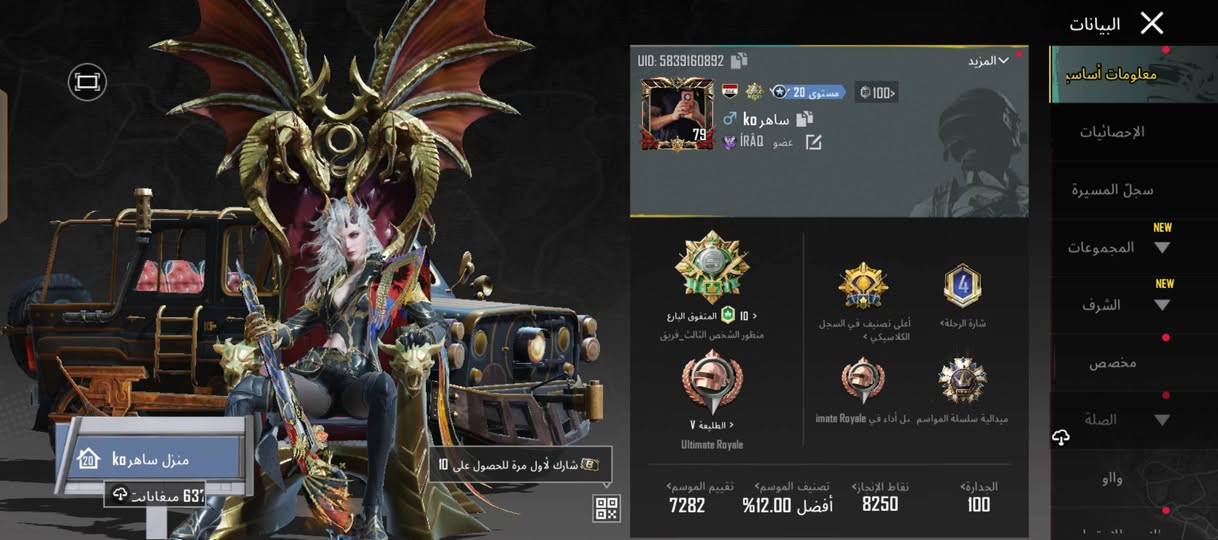The height and width of the screenshot is (540, 1218).
Task: Select the مخصص customize tab
Action: pyautogui.click(x=1112, y=363)
